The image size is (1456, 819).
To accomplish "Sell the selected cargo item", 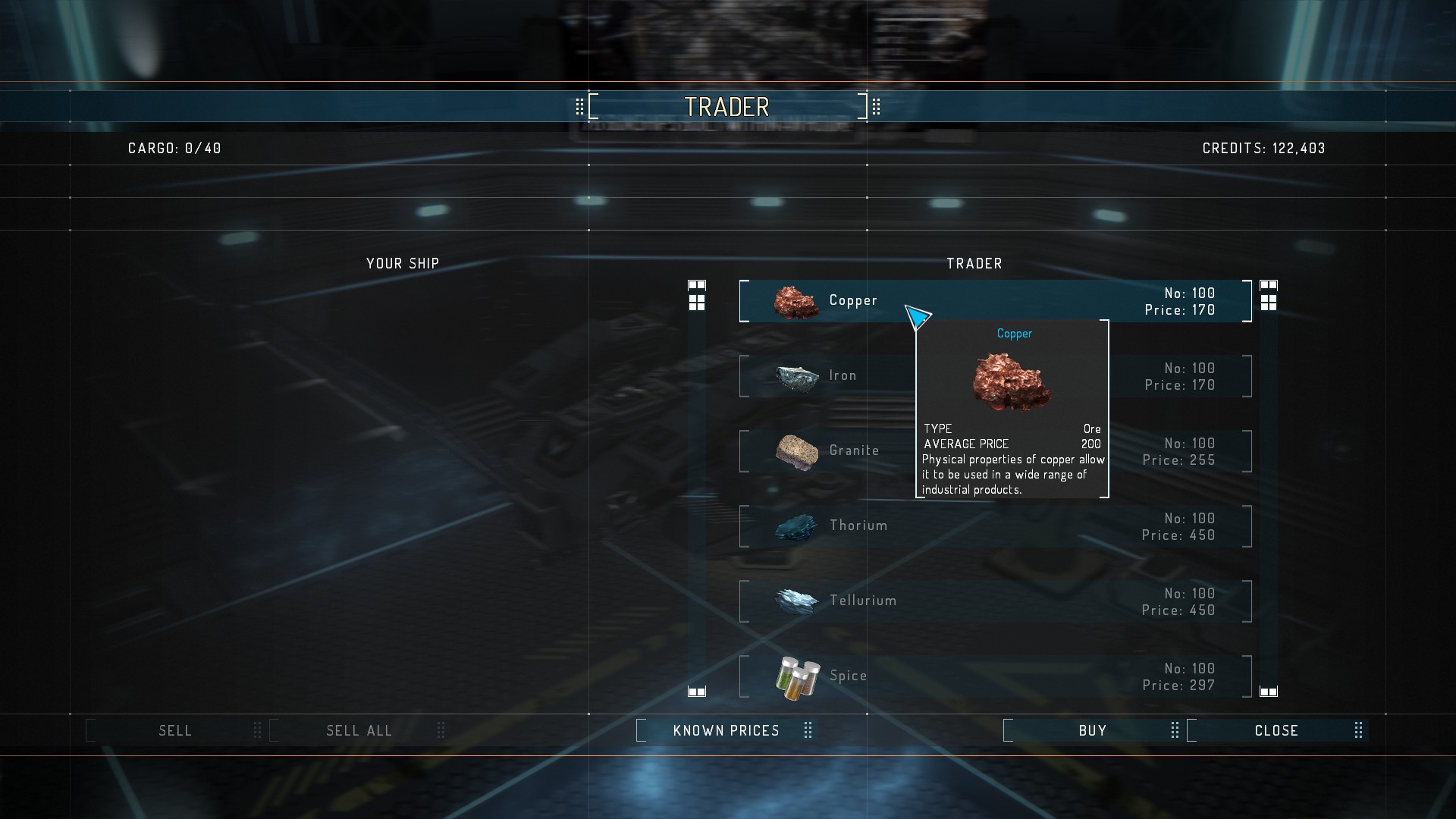I will tap(175, 730).
